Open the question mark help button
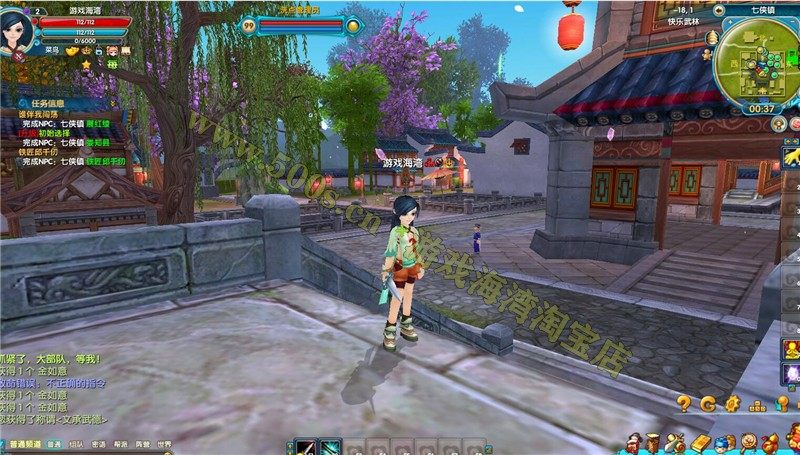Screen dimensions: 800x455 (684, 404)
